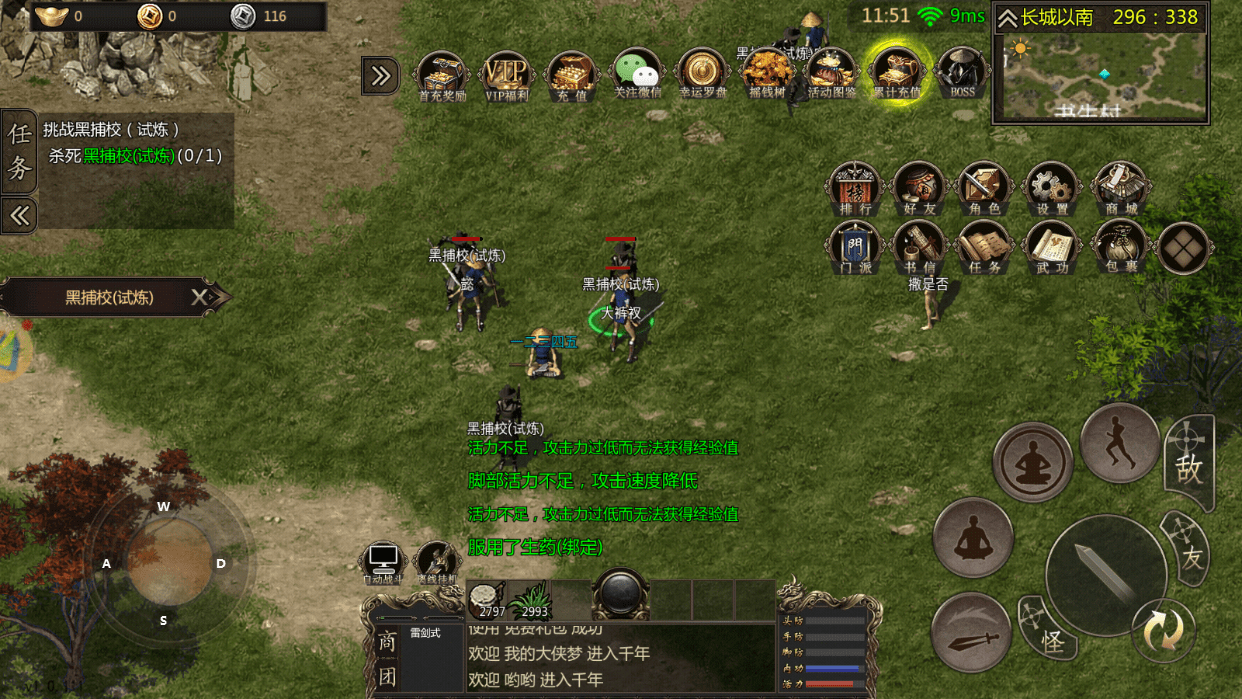Tap the 关注微信 WeChat icon
Screen dimensions: 1242x699
[x=637, y=72]
